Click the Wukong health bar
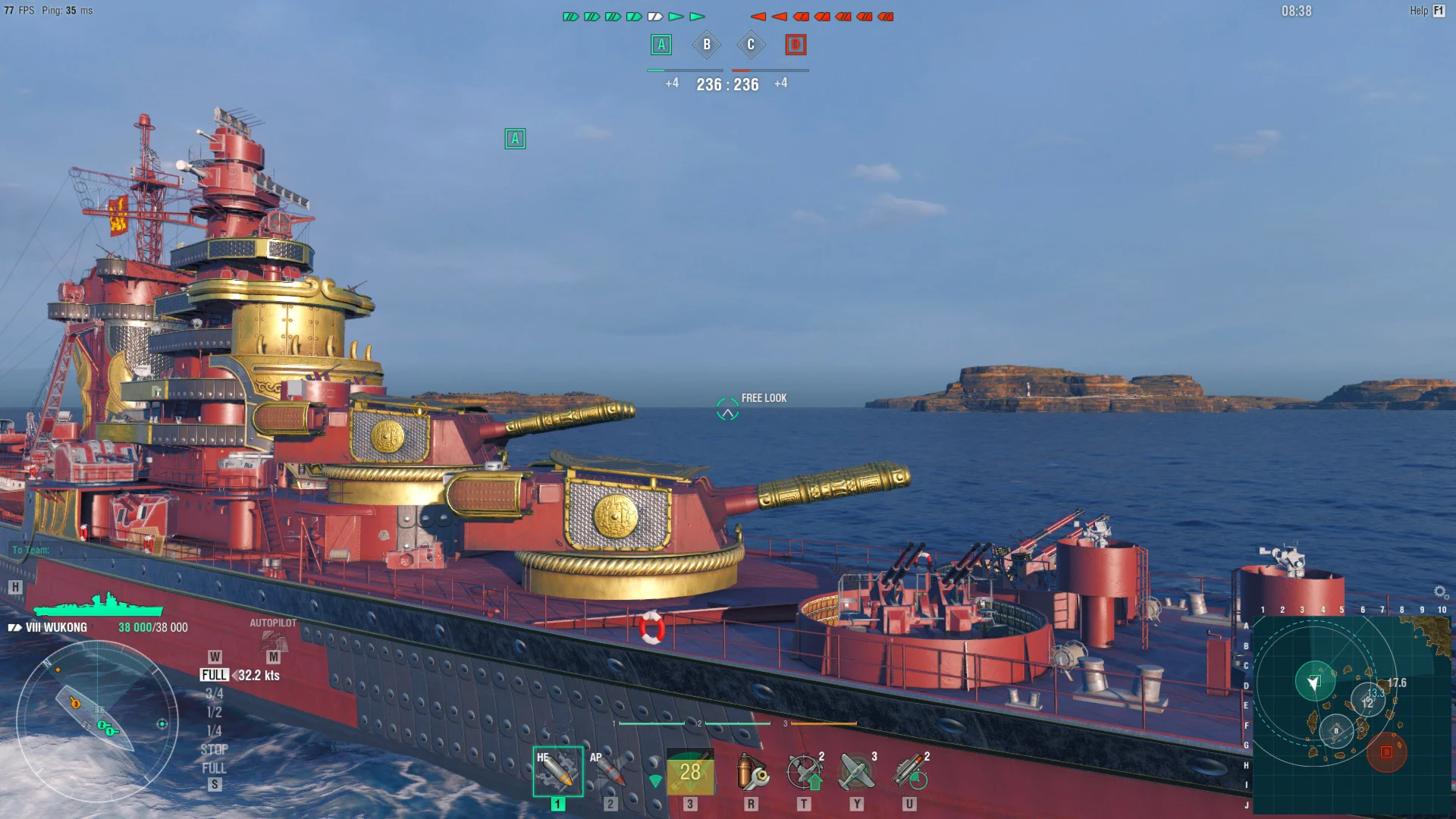Screen dimensions: 1456x819 point(99,607)
